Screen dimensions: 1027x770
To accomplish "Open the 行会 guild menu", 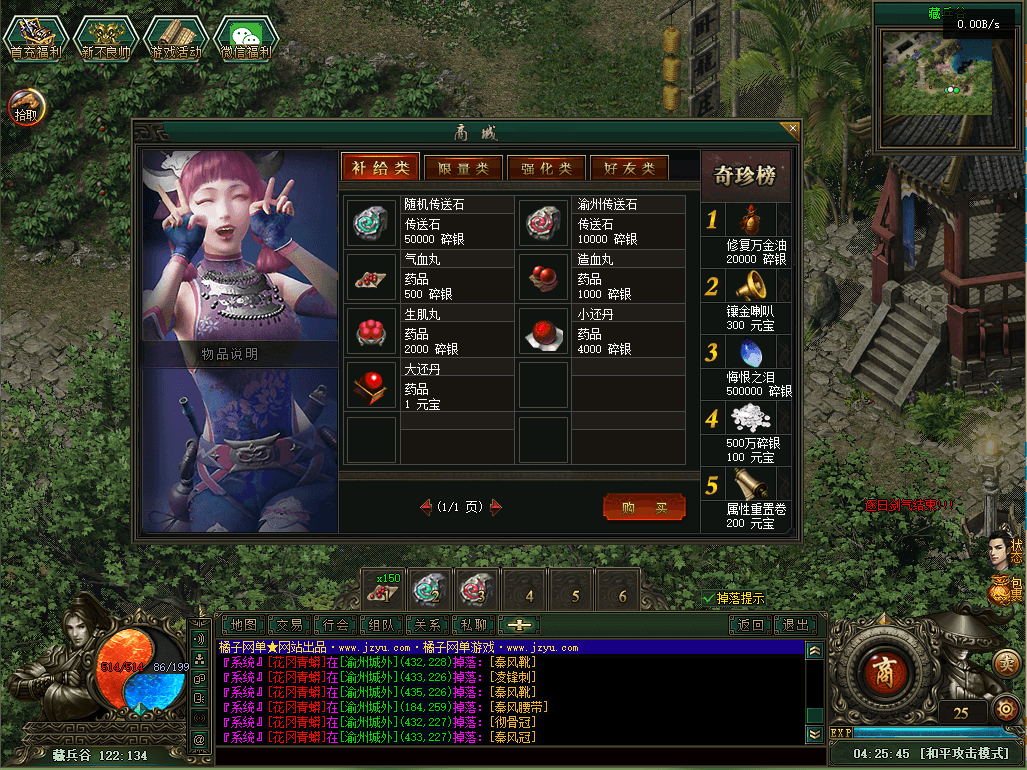I will [x=336, y=625].
